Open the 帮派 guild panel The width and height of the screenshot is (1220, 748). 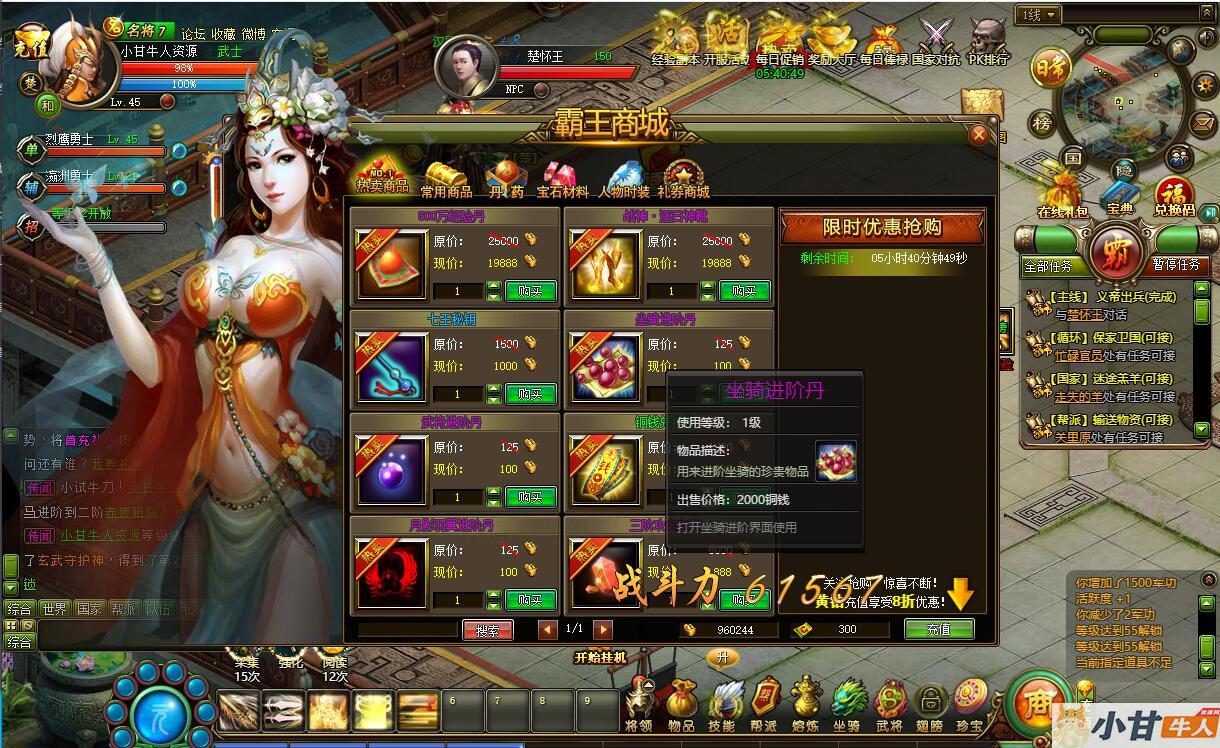(764, 703)
